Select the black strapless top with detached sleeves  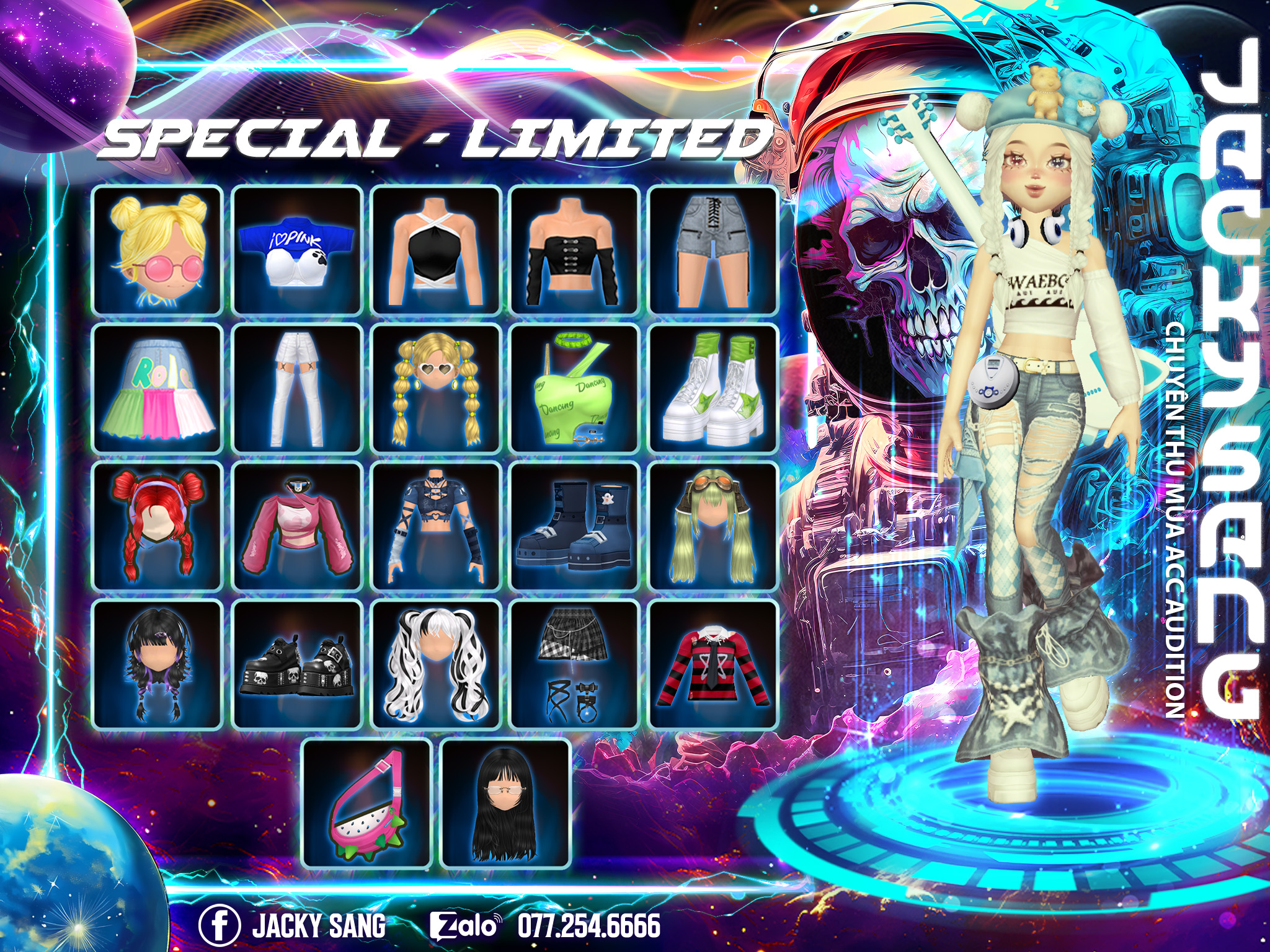(x=574, y=250)
